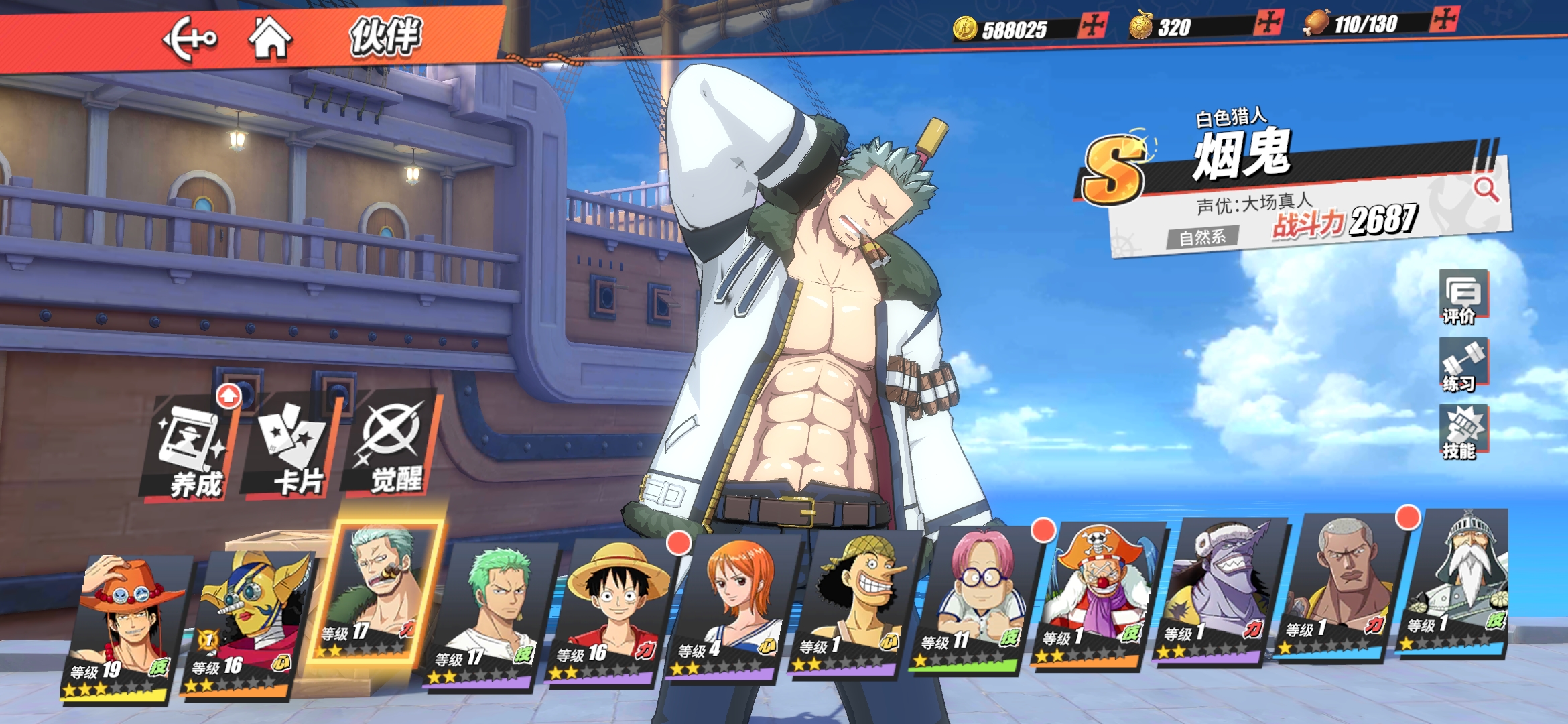This screenshot has width=1568, height=724.
Task: Go back using the anchor arrow button
Action: [x=190, y=39]
